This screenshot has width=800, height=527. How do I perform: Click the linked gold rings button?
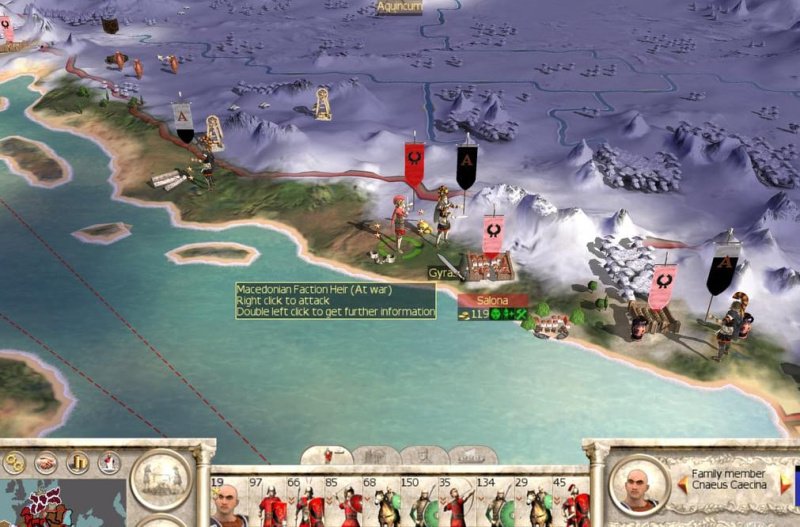pyautogui.click(x=14, y=463)
